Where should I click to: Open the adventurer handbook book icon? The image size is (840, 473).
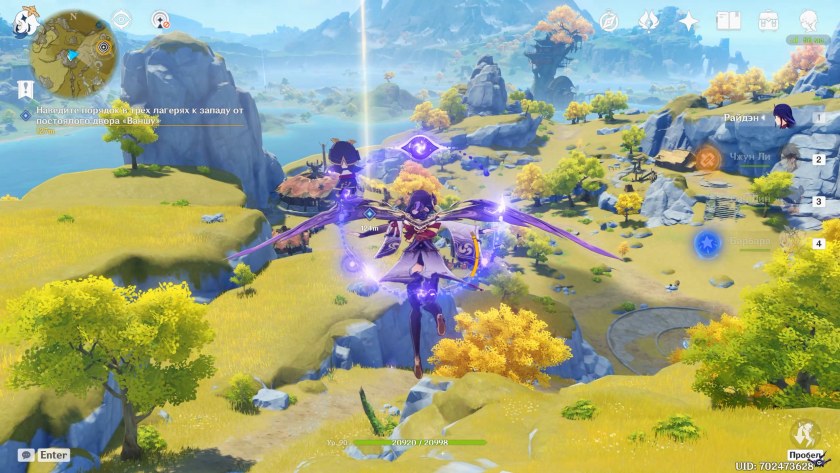coord(728,20)
